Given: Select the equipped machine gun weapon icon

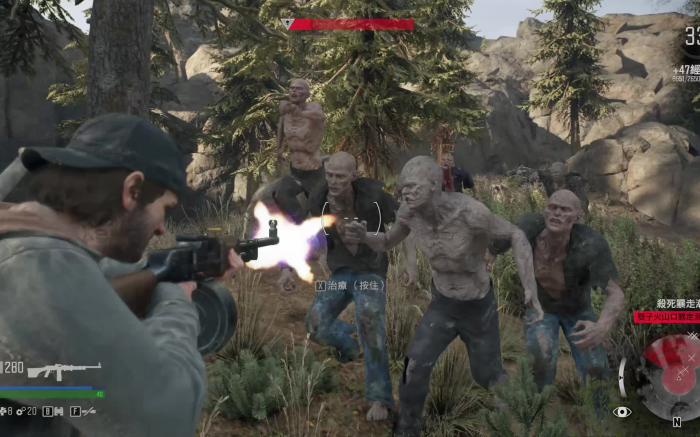Looking at the screenshot, I should click(64, 371).
